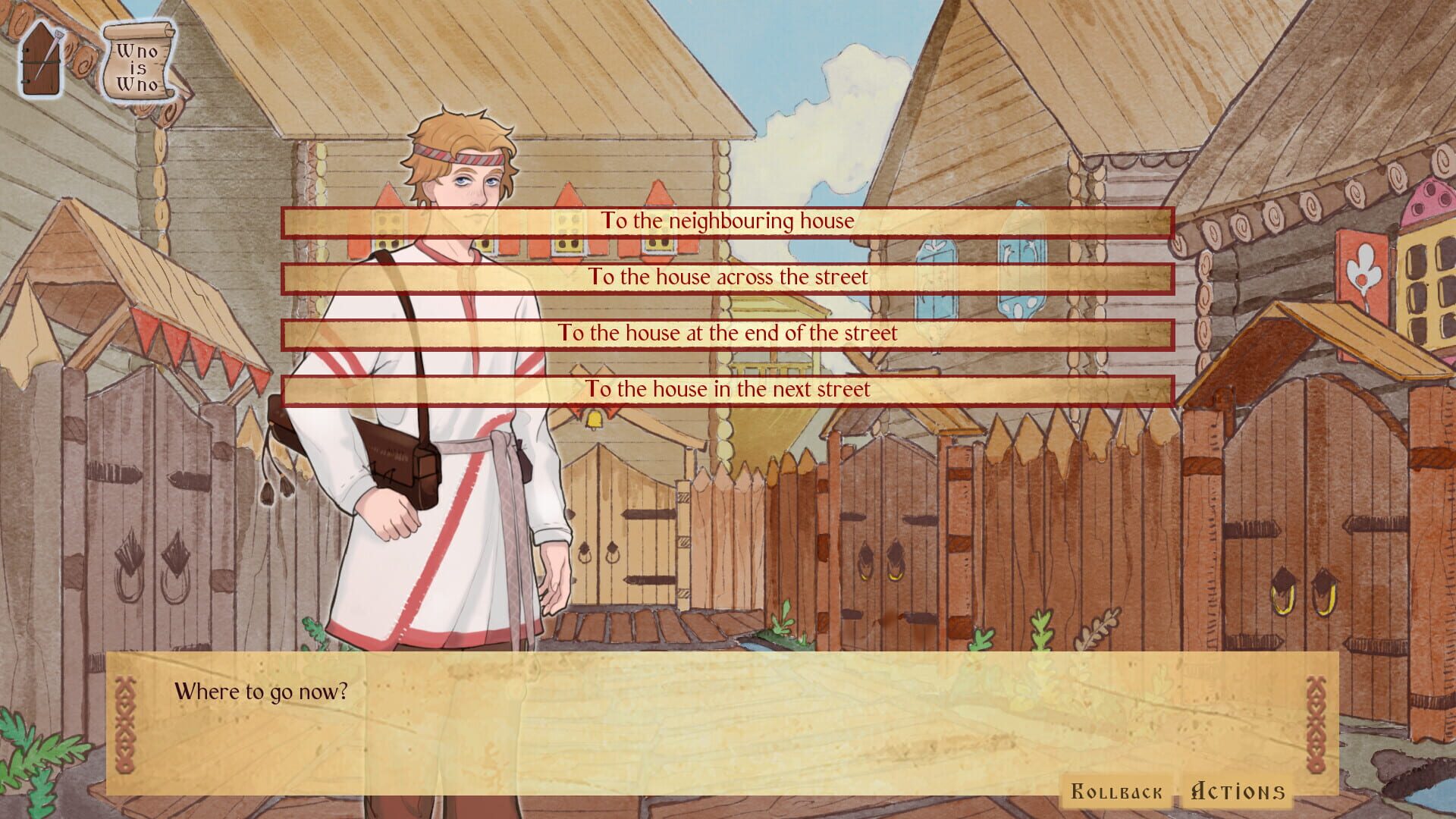Image resolution: width=1456 pixels, height=819 pixels.
Task: Select "To the neighbouring house"
Action: pyautogui.click(x=726, y=221)
